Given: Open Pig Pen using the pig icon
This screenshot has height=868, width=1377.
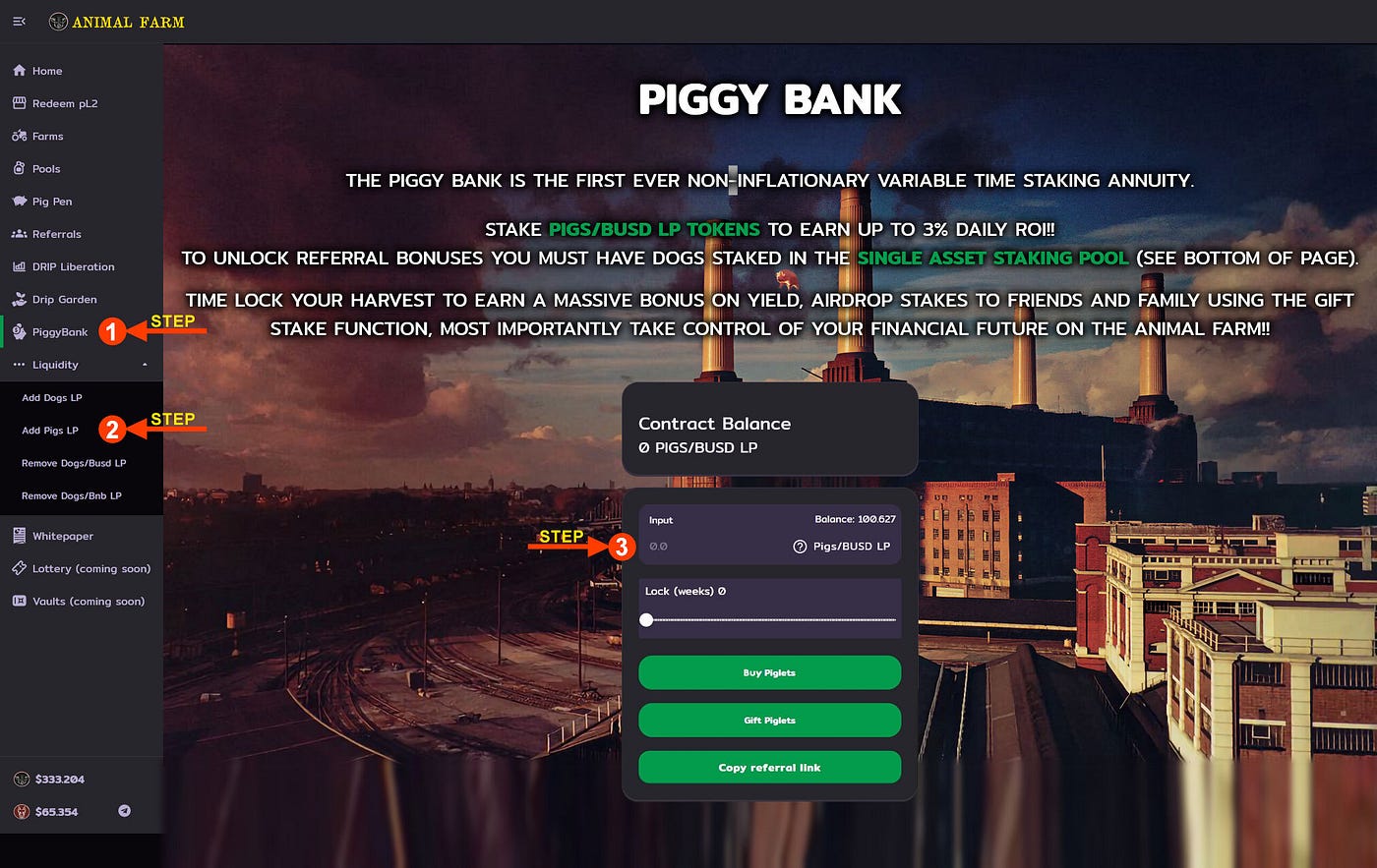Looking at the screenshot, I should tap(18, 201).
